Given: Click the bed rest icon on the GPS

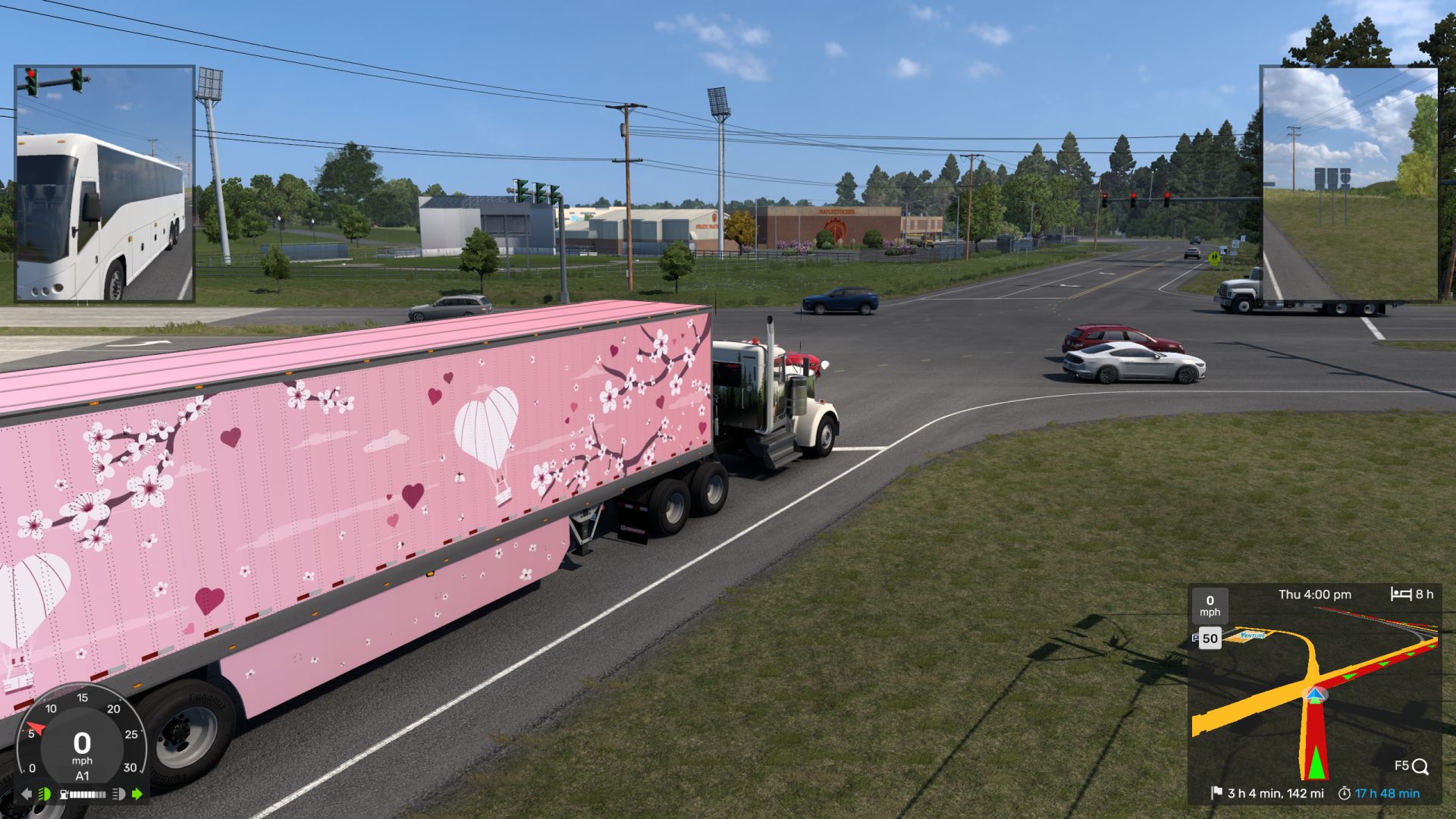Looking at the screenshot, I should [x=1401, y=594].
